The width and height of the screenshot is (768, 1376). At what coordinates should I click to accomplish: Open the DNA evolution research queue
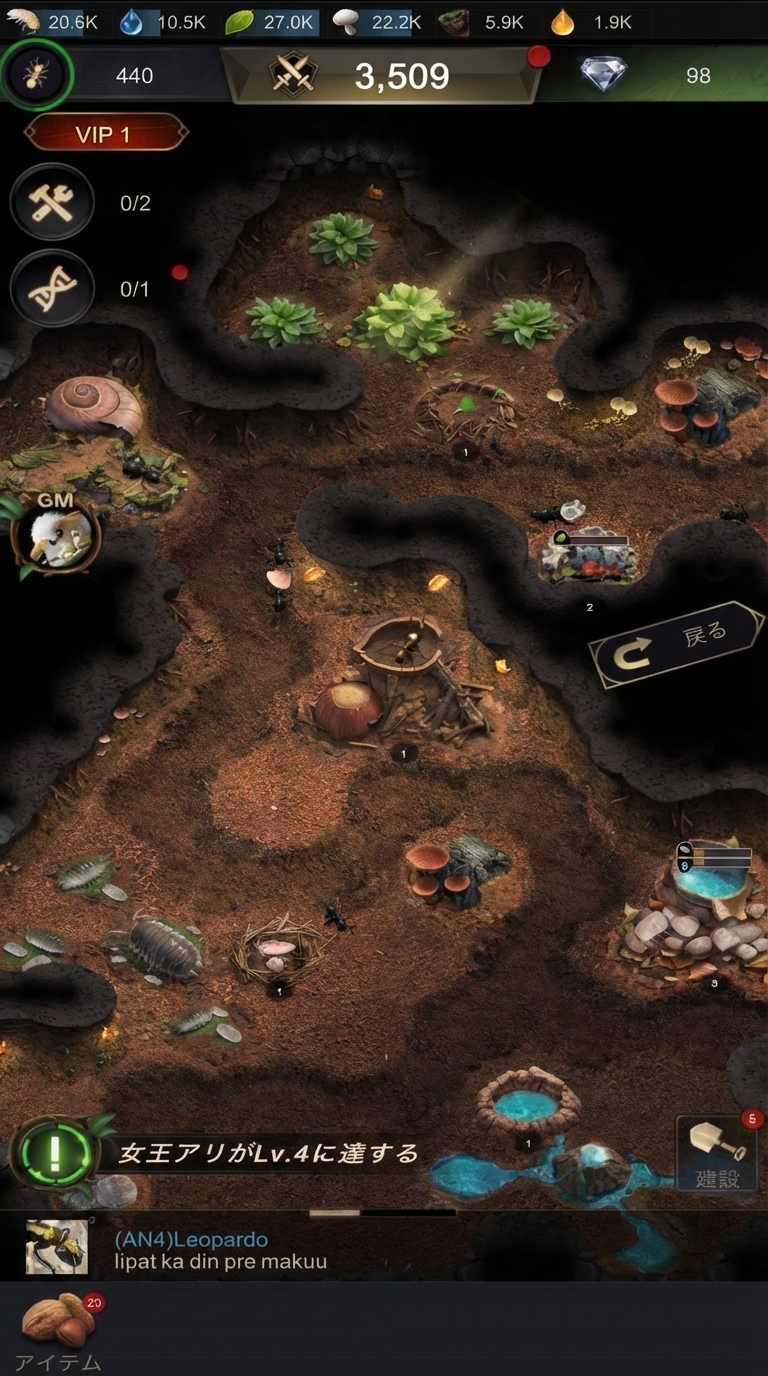(51, 289)
